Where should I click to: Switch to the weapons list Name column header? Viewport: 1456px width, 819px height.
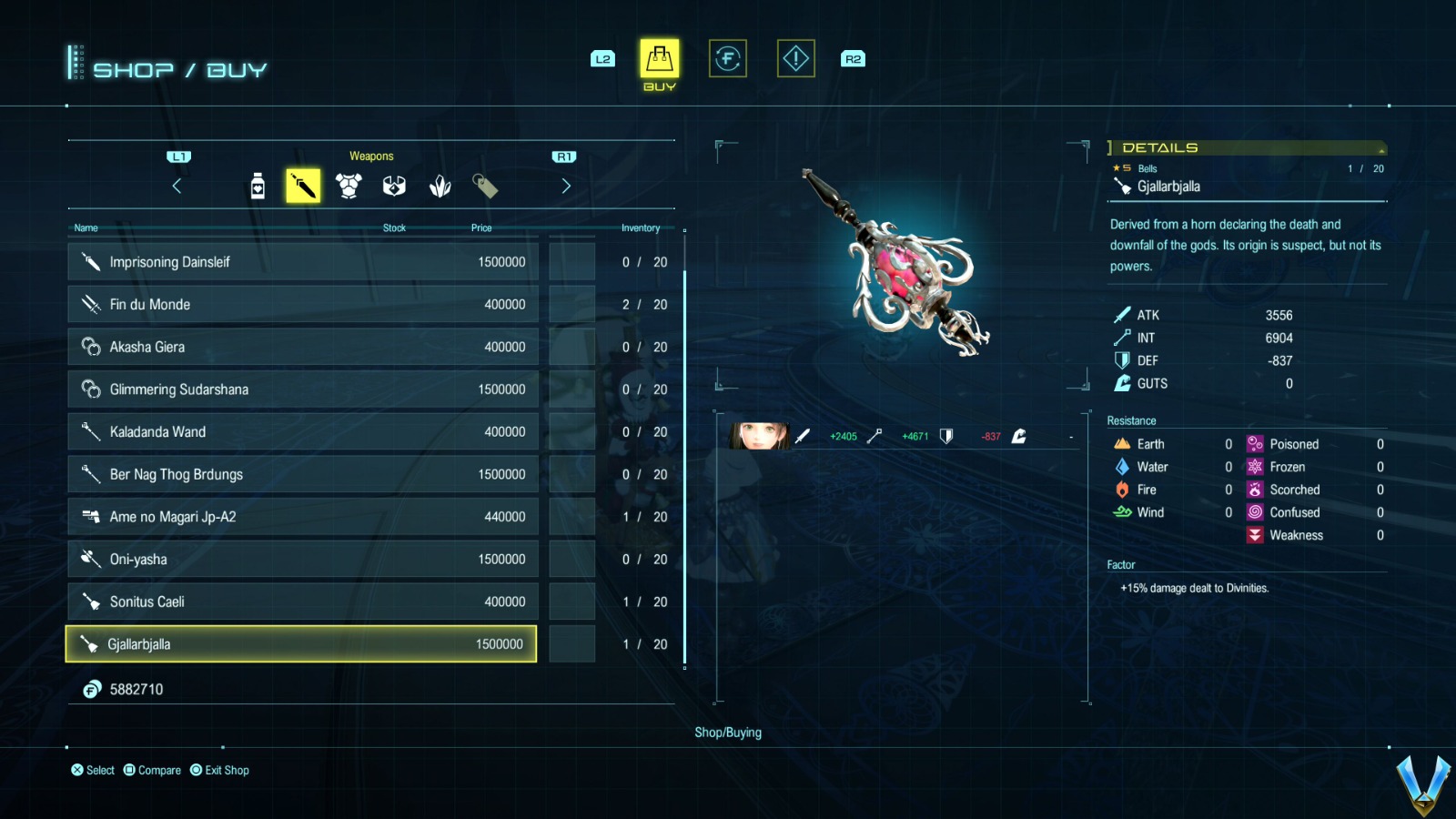[86, 227]
